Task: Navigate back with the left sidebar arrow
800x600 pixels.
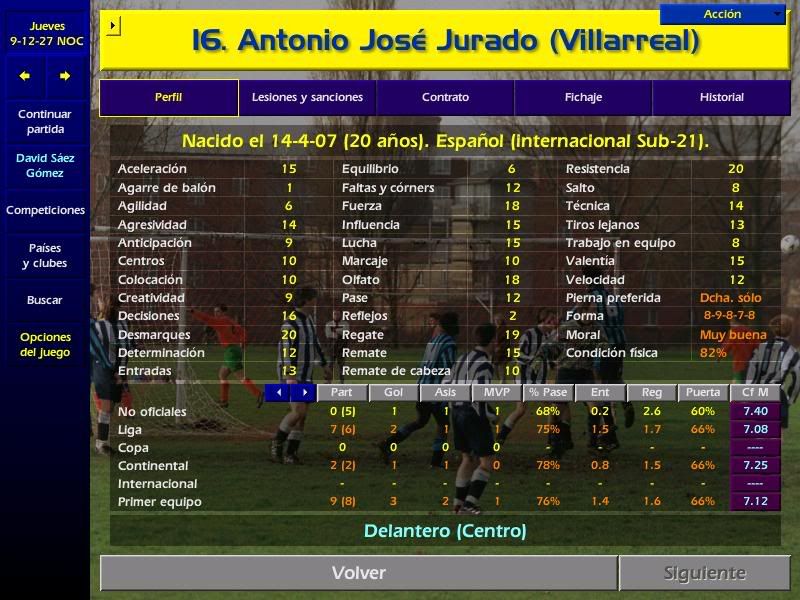Action: click(x=25, y=76)
